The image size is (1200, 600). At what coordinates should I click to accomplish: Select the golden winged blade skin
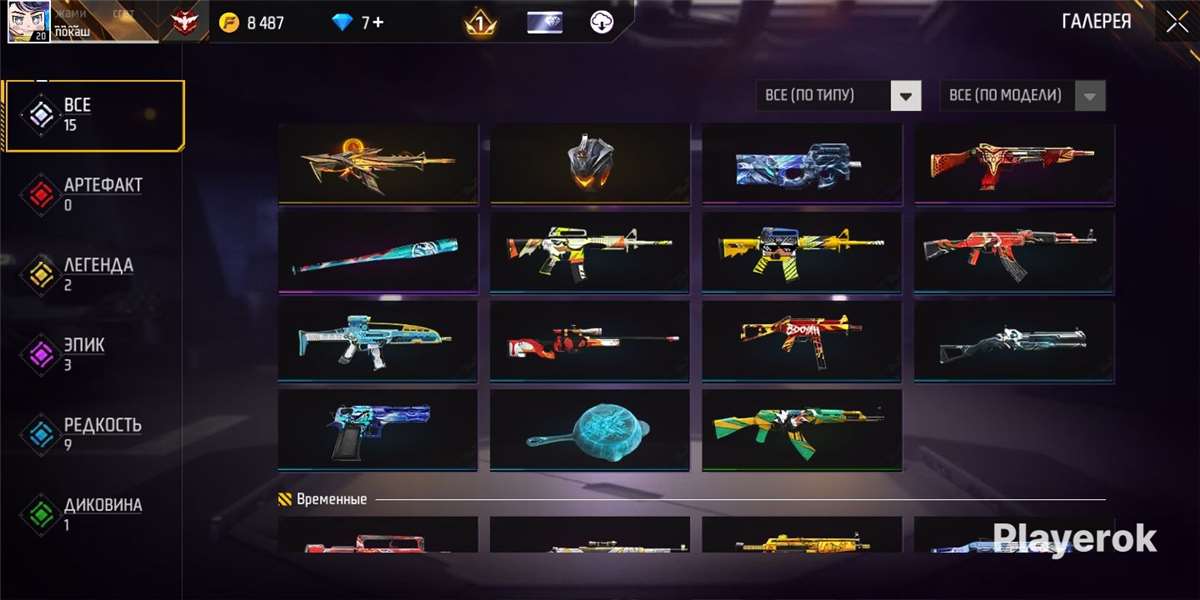click(378, 163)
